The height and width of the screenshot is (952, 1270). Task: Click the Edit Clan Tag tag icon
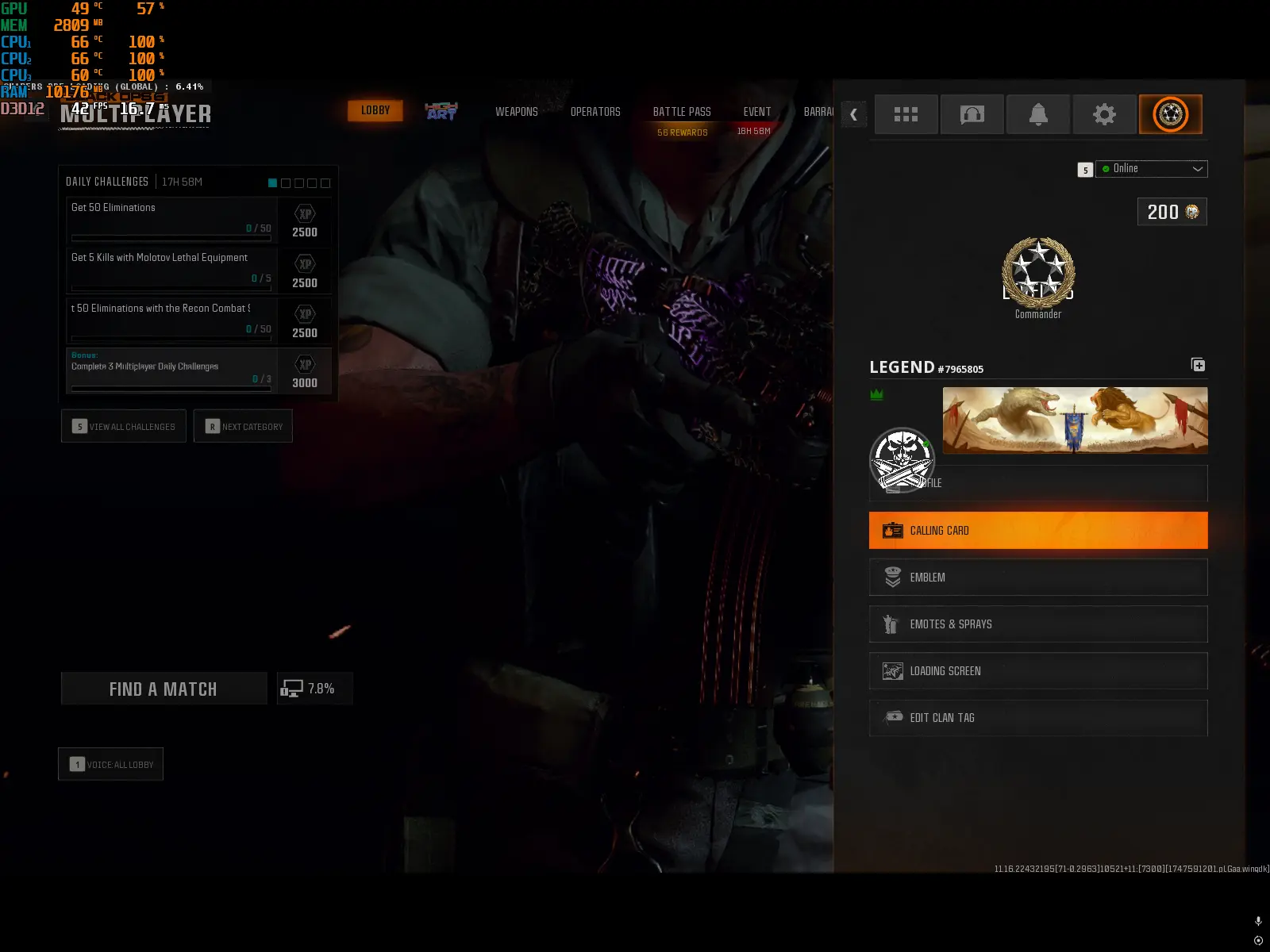point(894,718)
